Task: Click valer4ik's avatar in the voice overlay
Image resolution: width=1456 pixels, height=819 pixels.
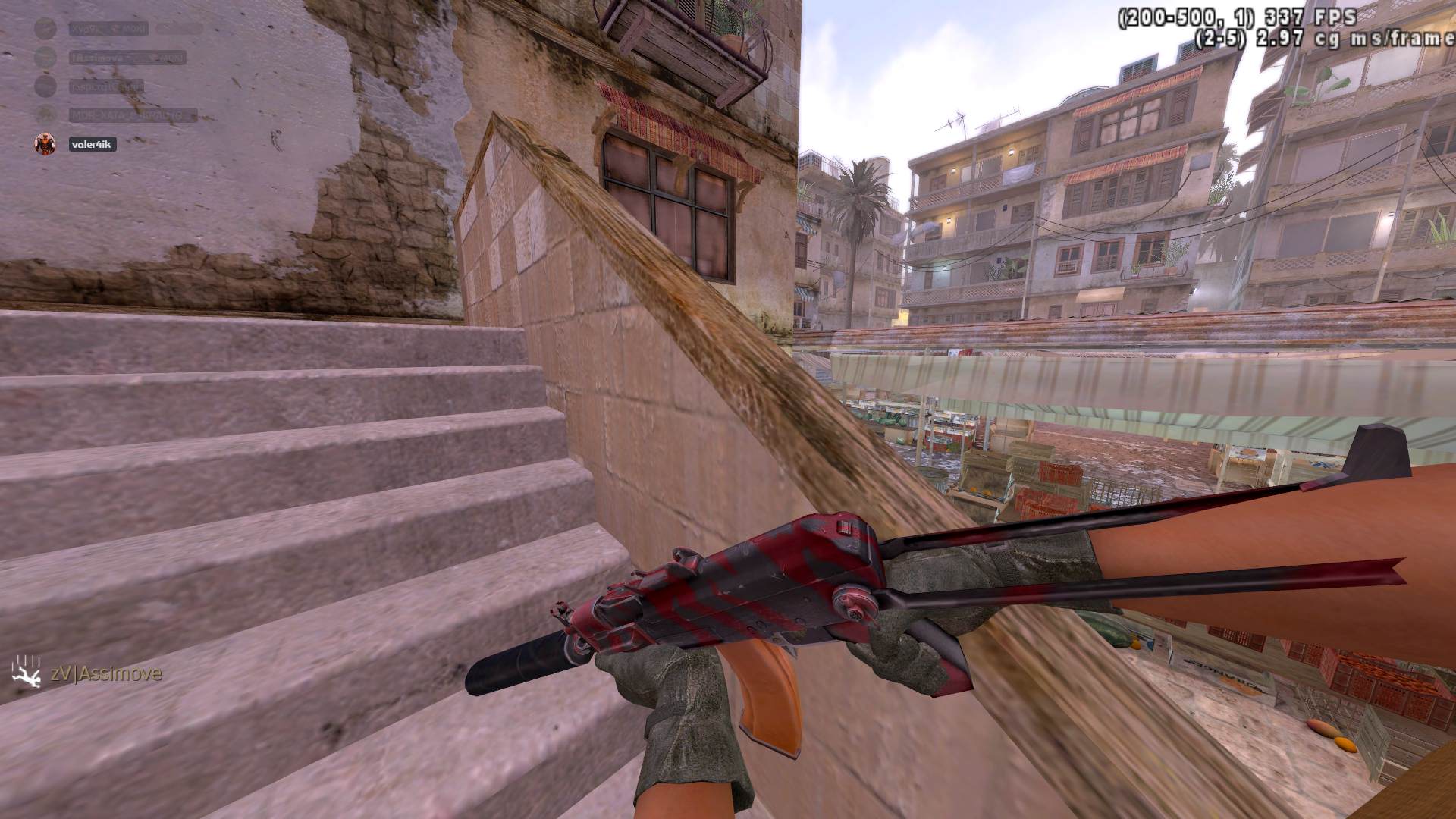Action: (x=45, y=144)
